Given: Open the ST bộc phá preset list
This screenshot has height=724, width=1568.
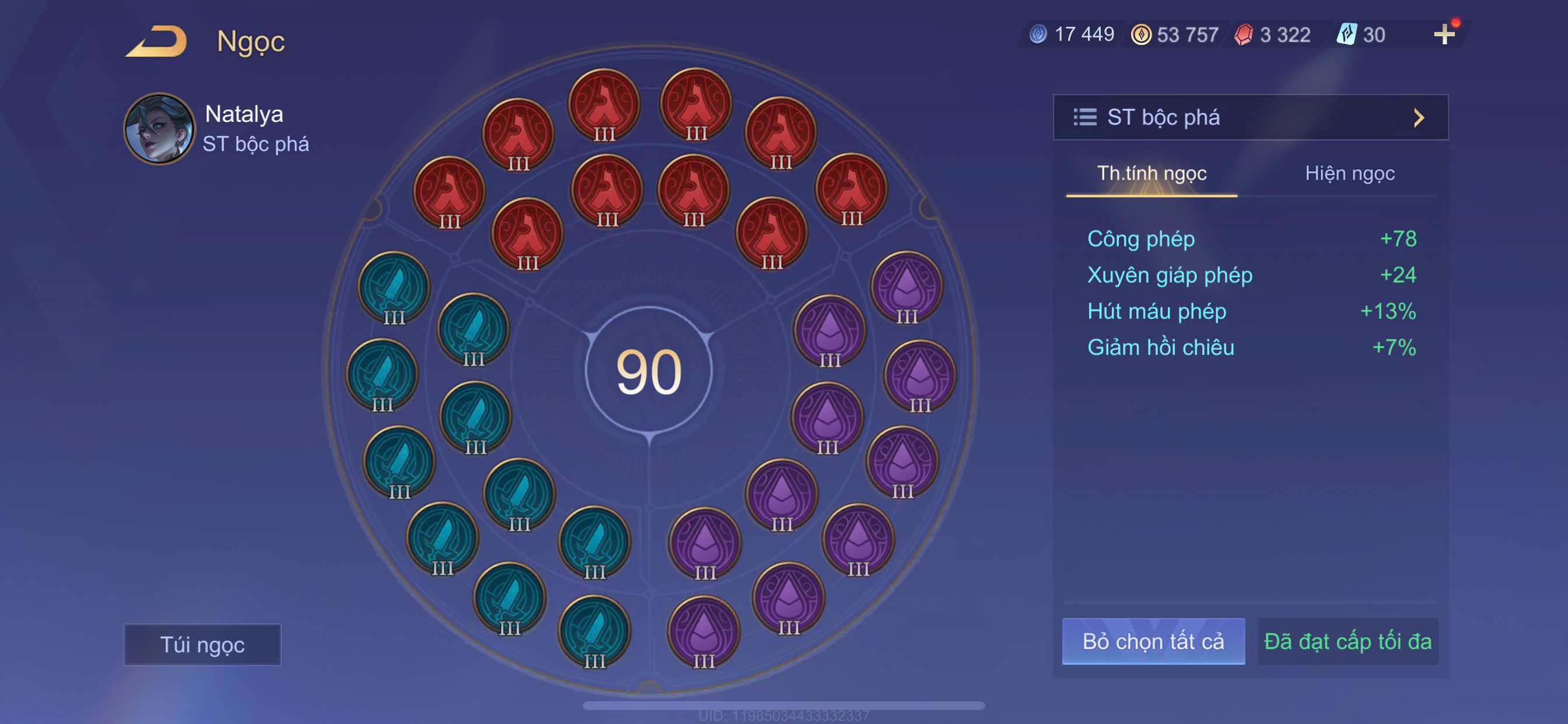Looking at the screenshot, I should coord(1249,117).
